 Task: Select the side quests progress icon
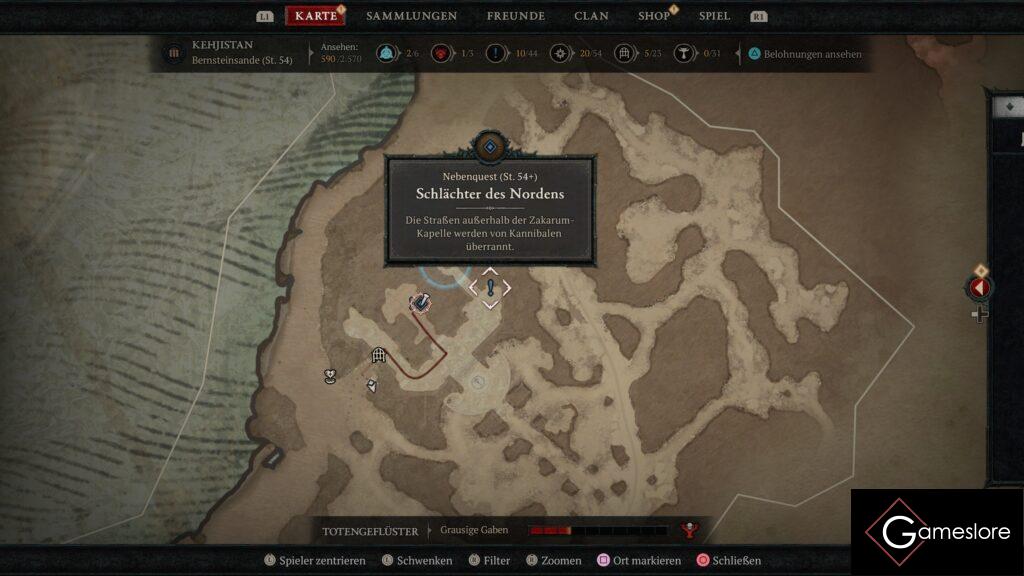pyautogui.click(x=496, y=54)
